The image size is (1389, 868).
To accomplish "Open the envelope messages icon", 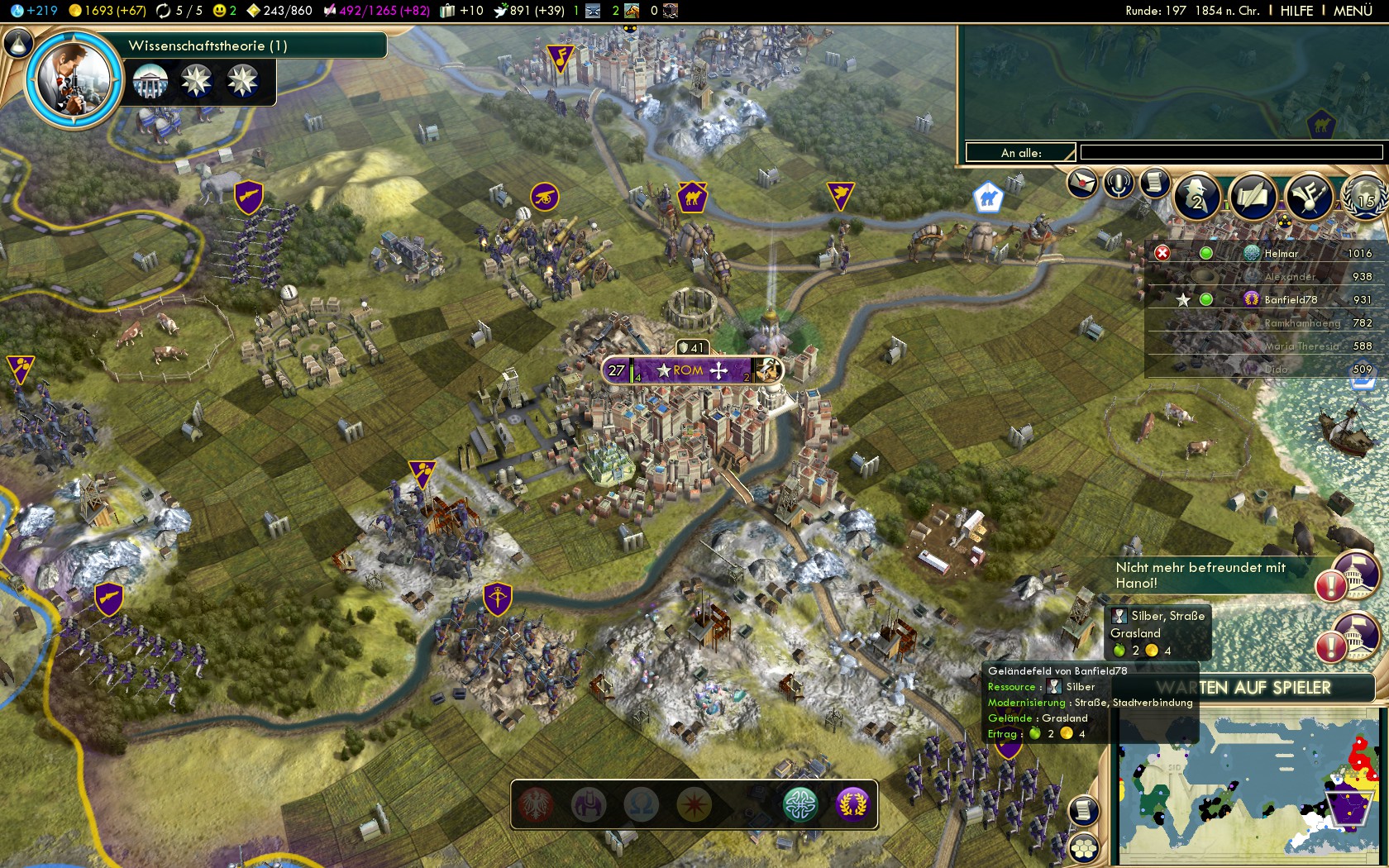I will click(1081, 183).
